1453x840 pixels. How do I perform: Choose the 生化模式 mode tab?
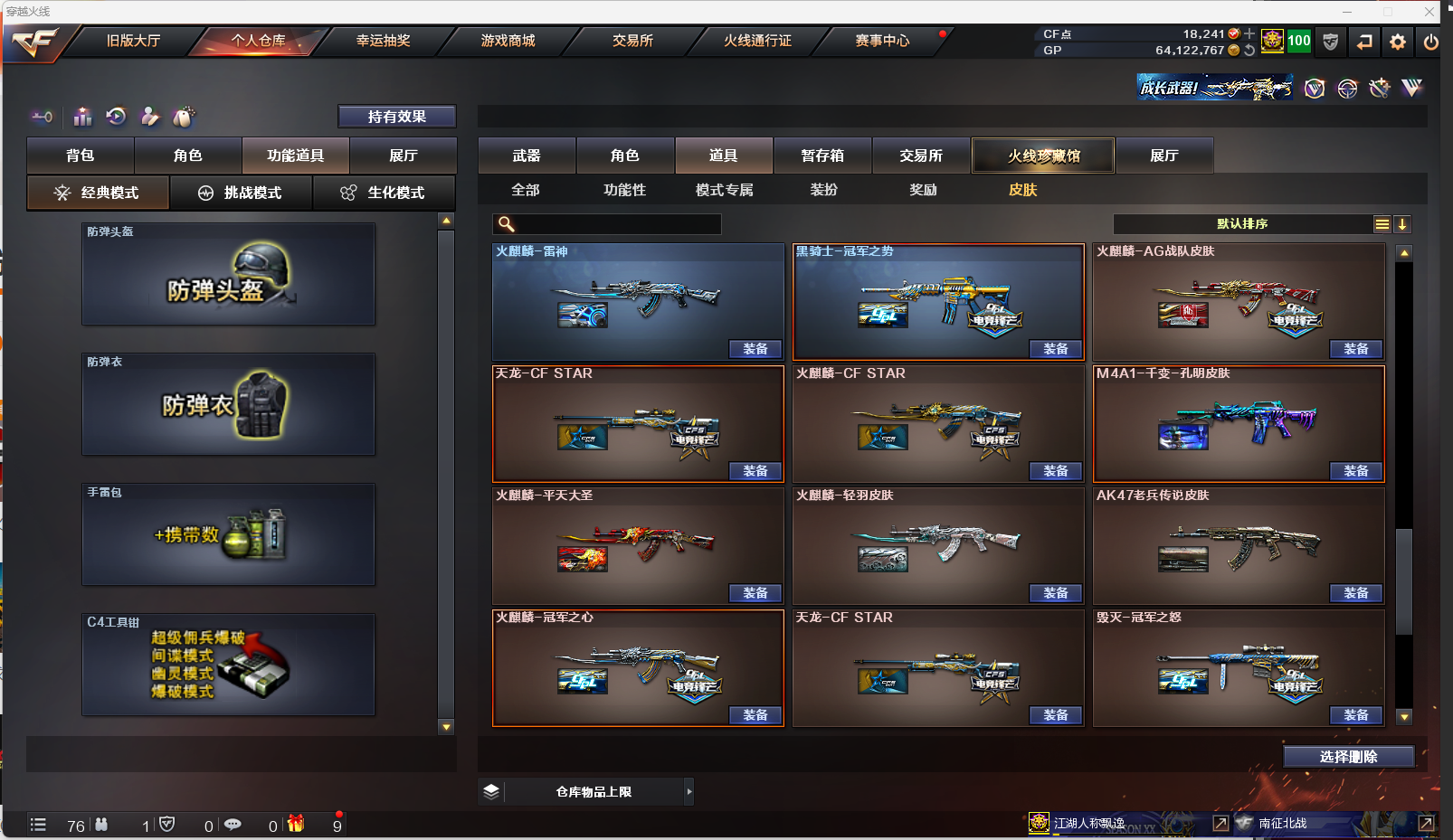tap(384, 193)
